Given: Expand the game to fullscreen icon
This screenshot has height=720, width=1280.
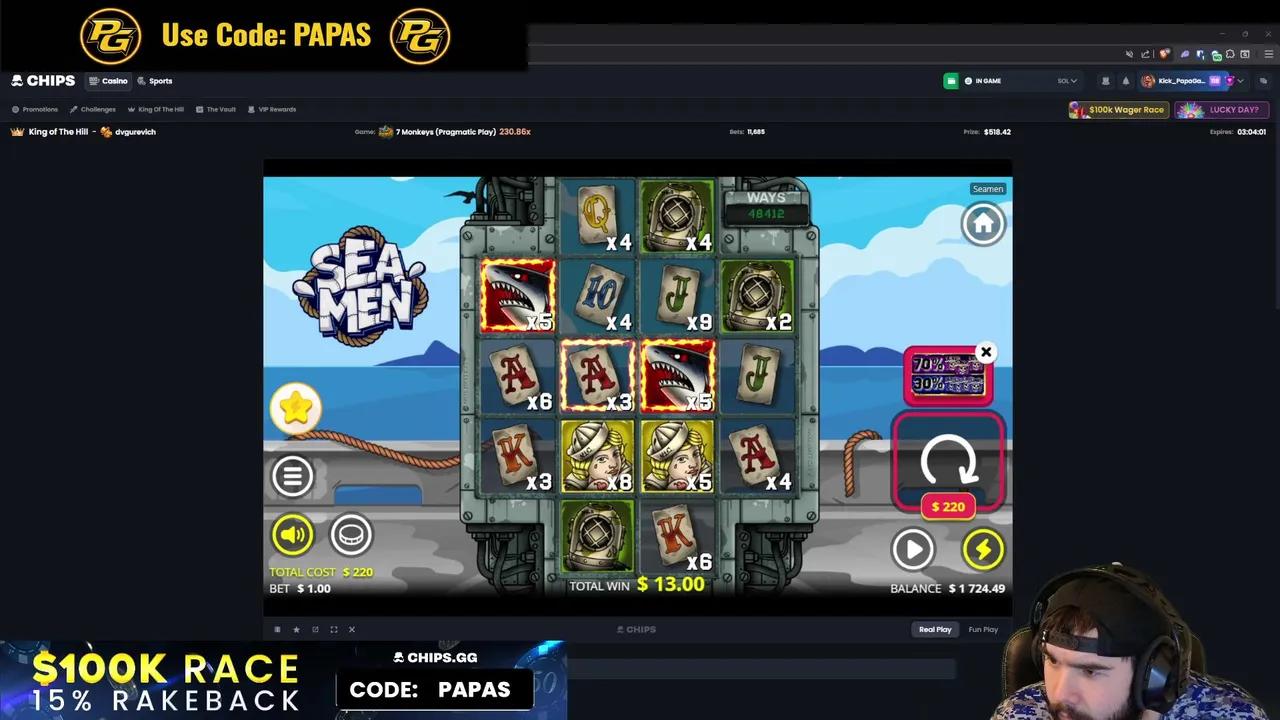Looking at the screenshot, I should click(x=333, y=629).
